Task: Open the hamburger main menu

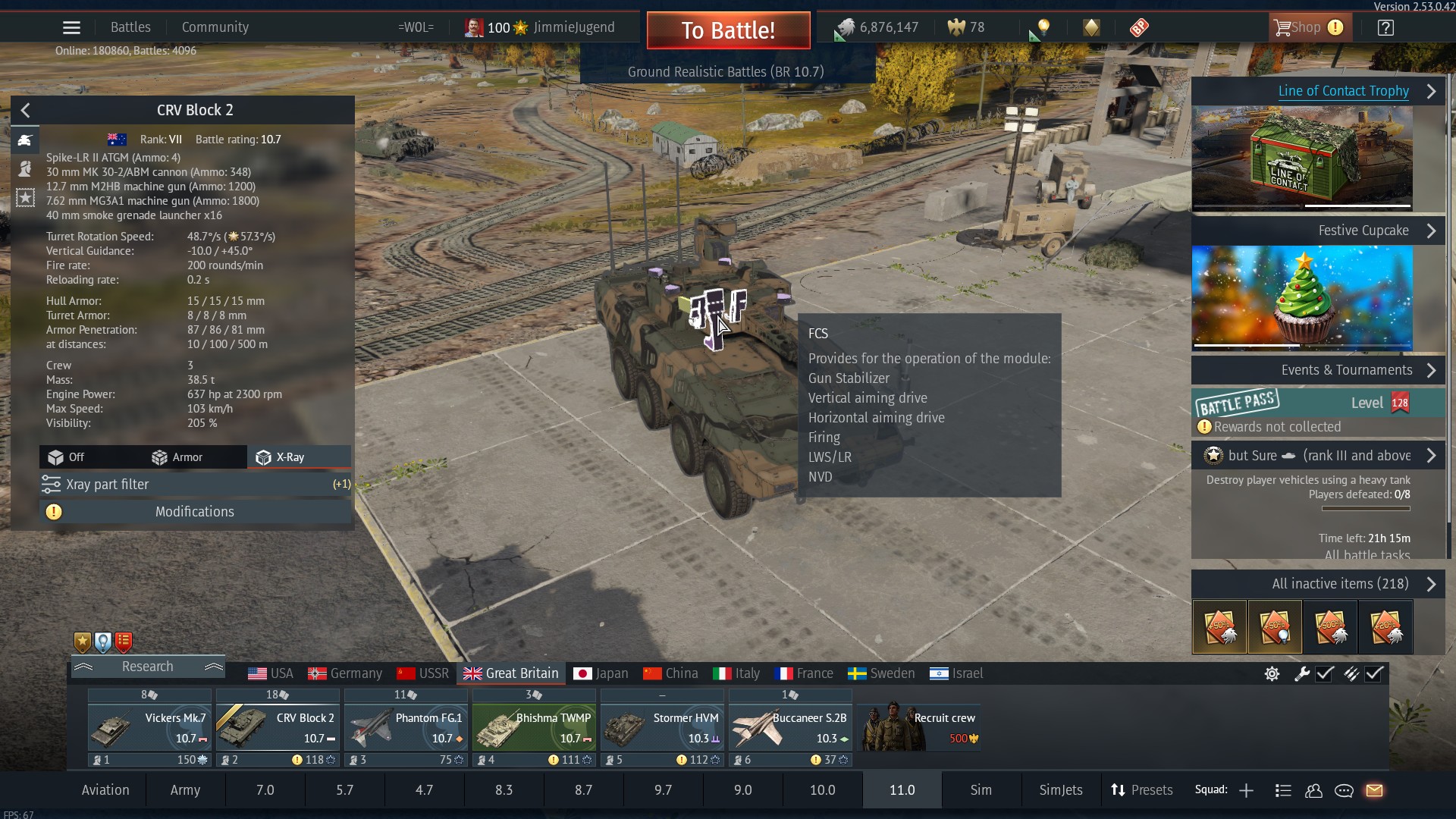Action: point(71,28)
